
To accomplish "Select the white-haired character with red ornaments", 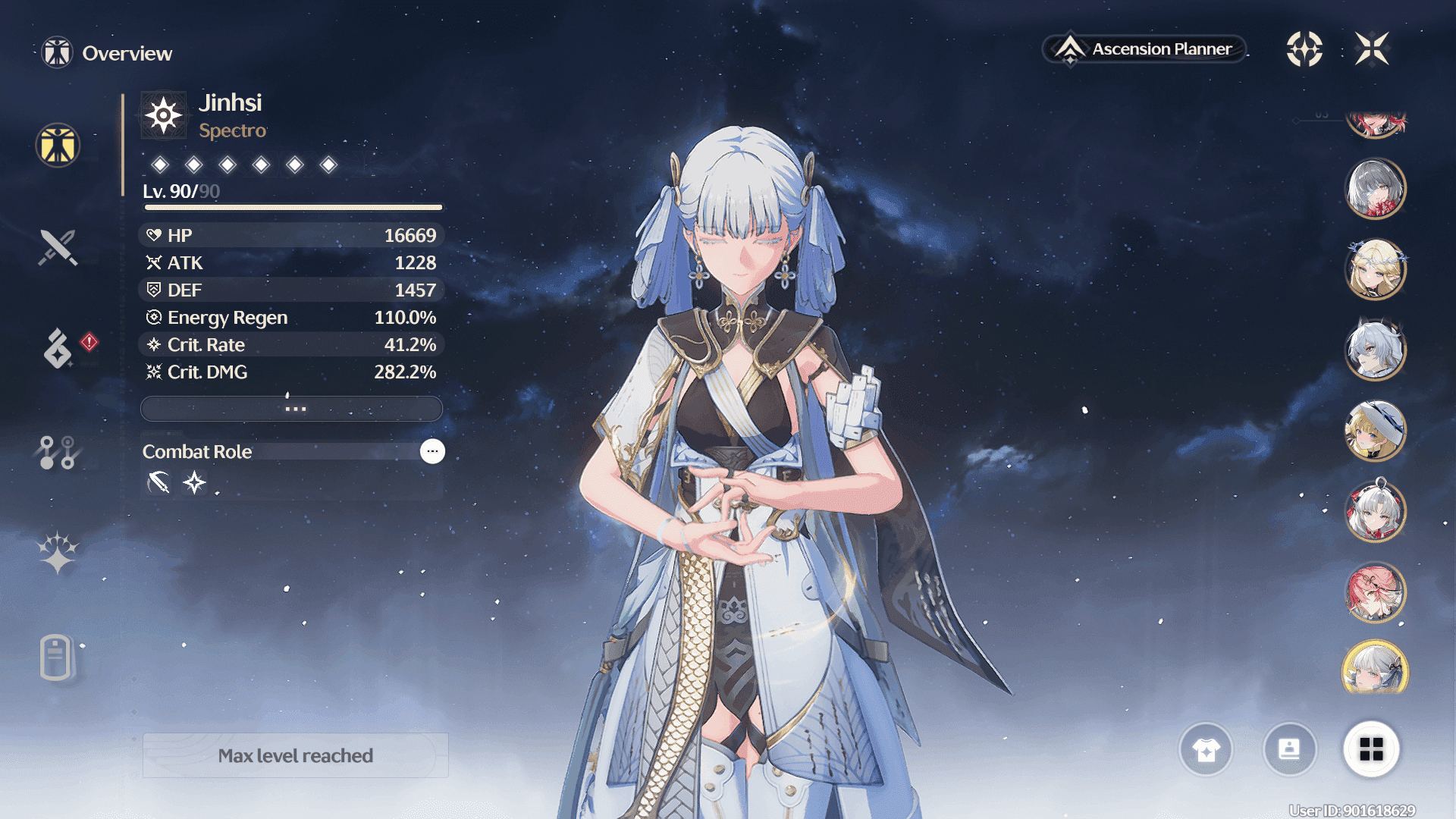I will click(1375, 511).
